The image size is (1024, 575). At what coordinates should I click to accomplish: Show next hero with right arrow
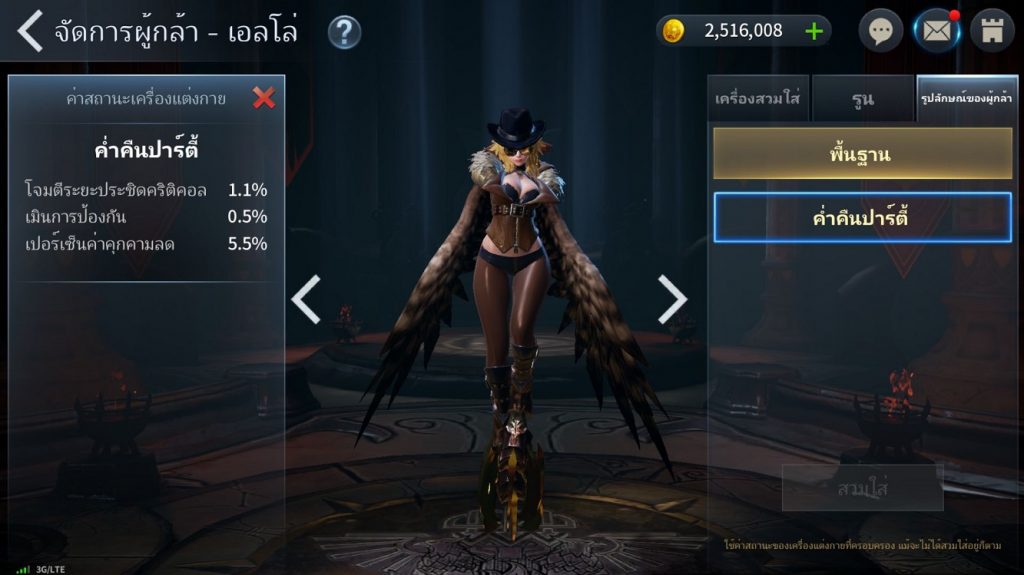coord(672,299)
